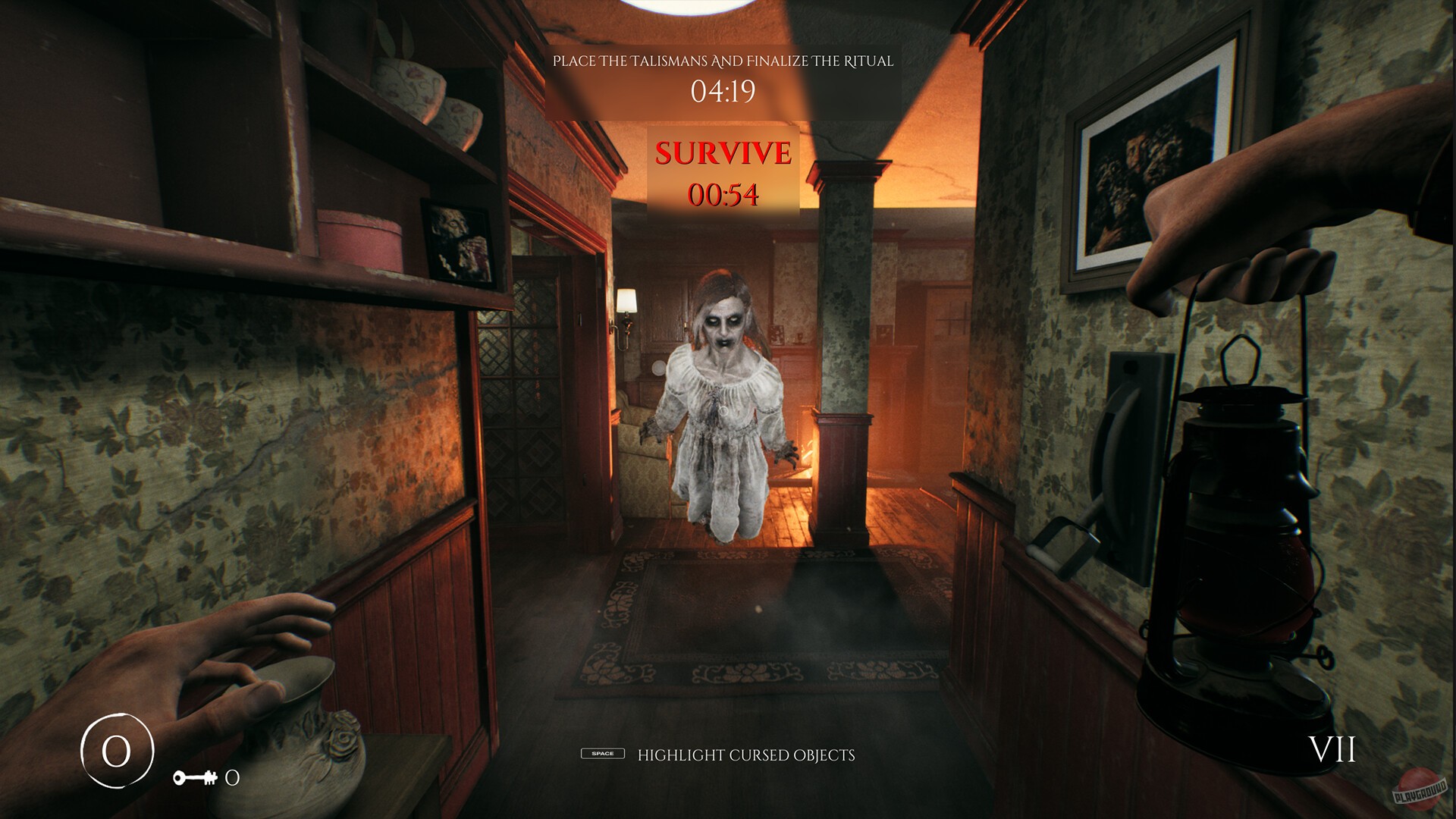Click the key count number zero
The image size is (1456, 819).
(233, 776)
